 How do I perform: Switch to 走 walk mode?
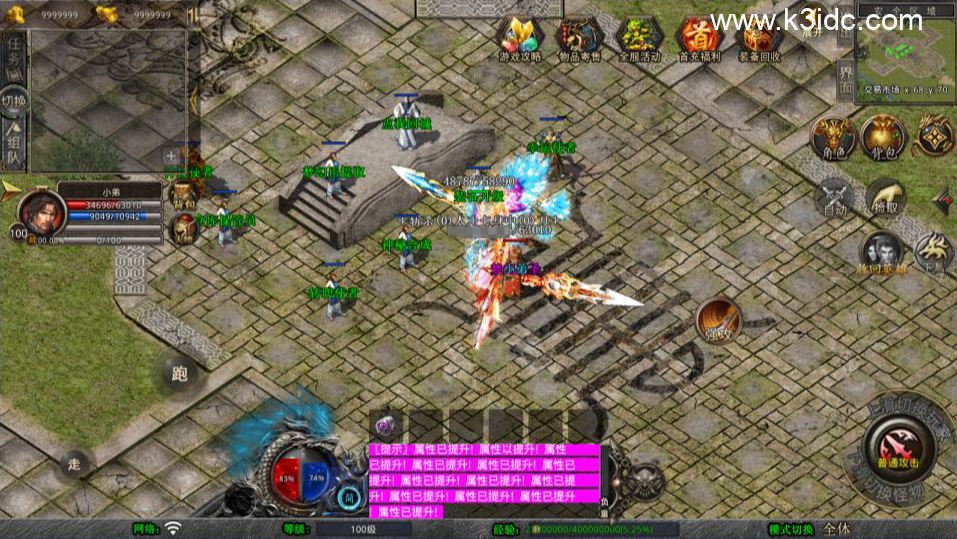click(x=74, y=463)
